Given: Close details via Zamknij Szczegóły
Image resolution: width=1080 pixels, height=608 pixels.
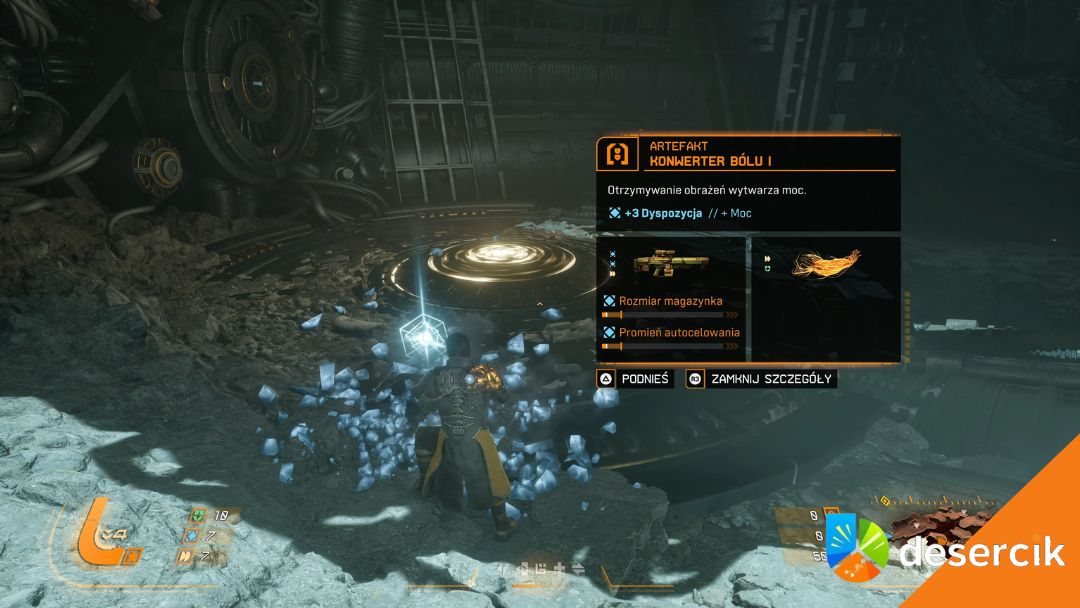Looking at the screenshot, I should [x=761, y=380].
